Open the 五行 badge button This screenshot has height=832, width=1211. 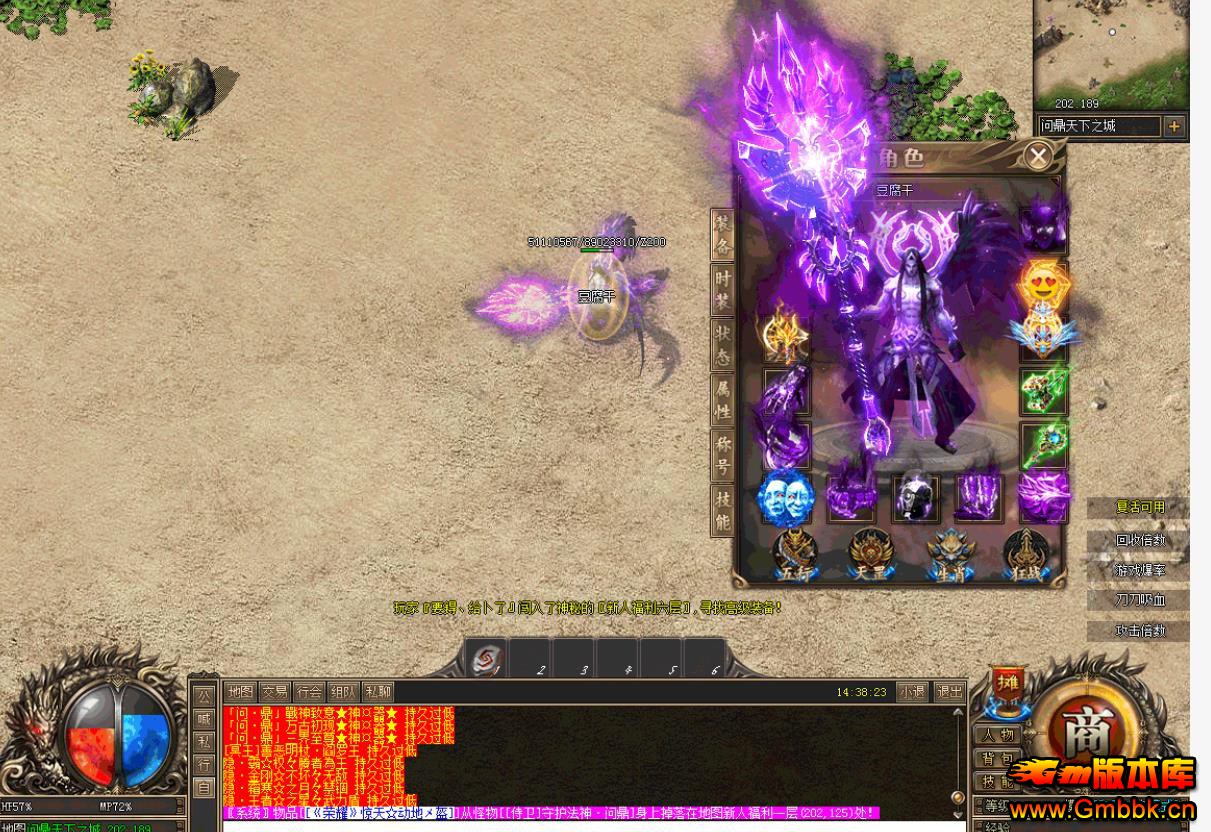point(795,553)
